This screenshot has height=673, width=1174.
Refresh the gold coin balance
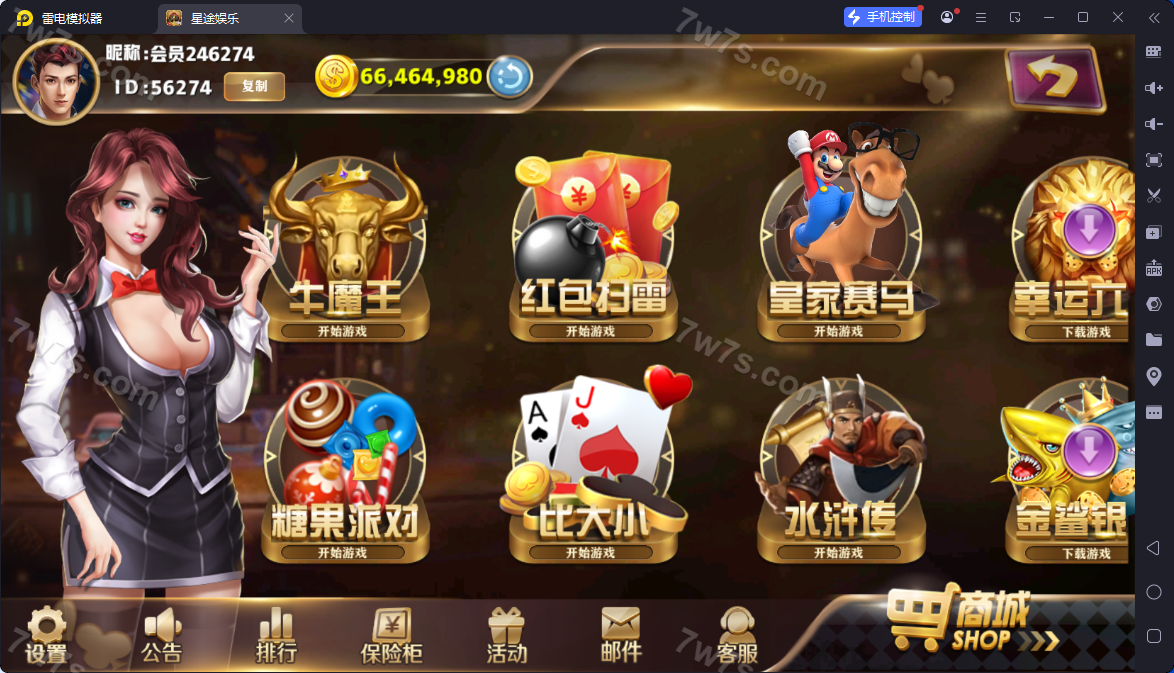click(x=509, y=77)
